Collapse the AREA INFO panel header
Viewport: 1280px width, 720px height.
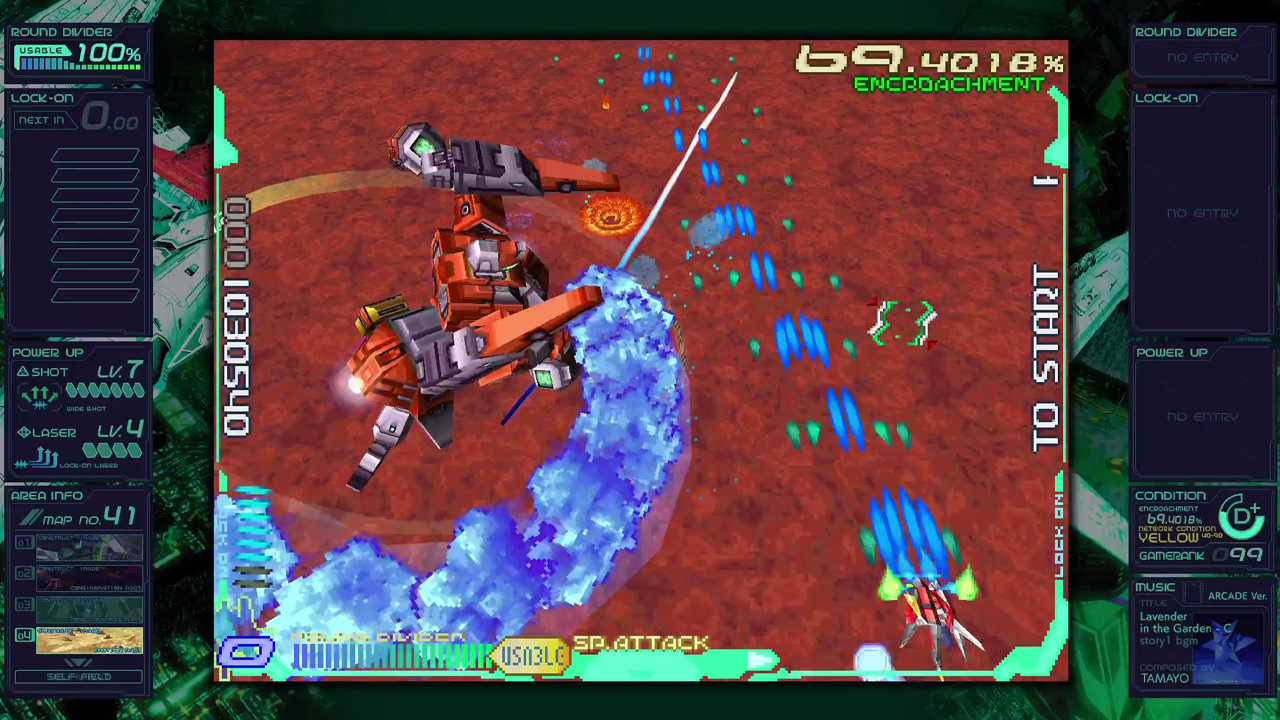point(48,495)
